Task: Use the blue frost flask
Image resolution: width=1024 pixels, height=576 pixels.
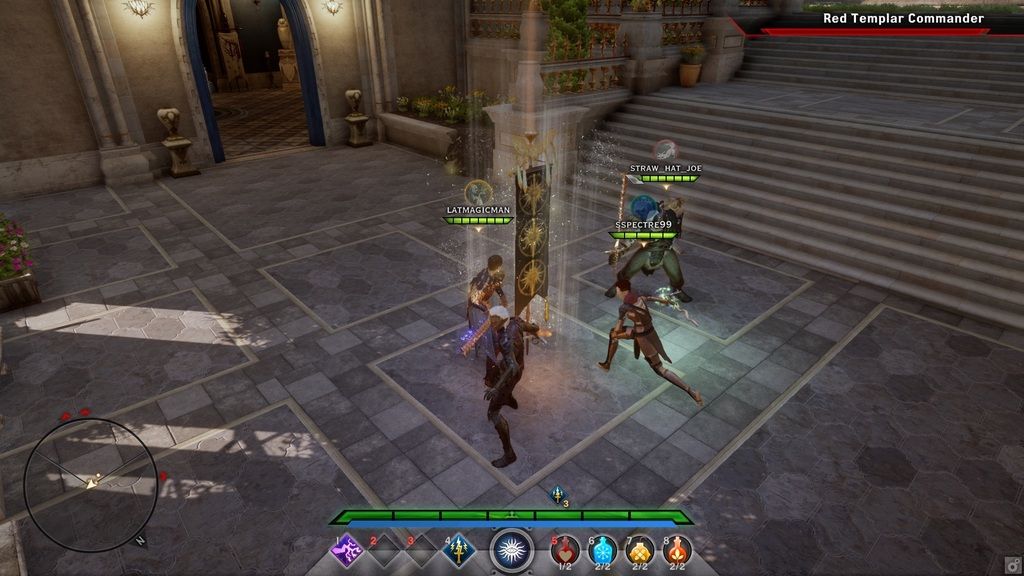Action: [603, 550]
